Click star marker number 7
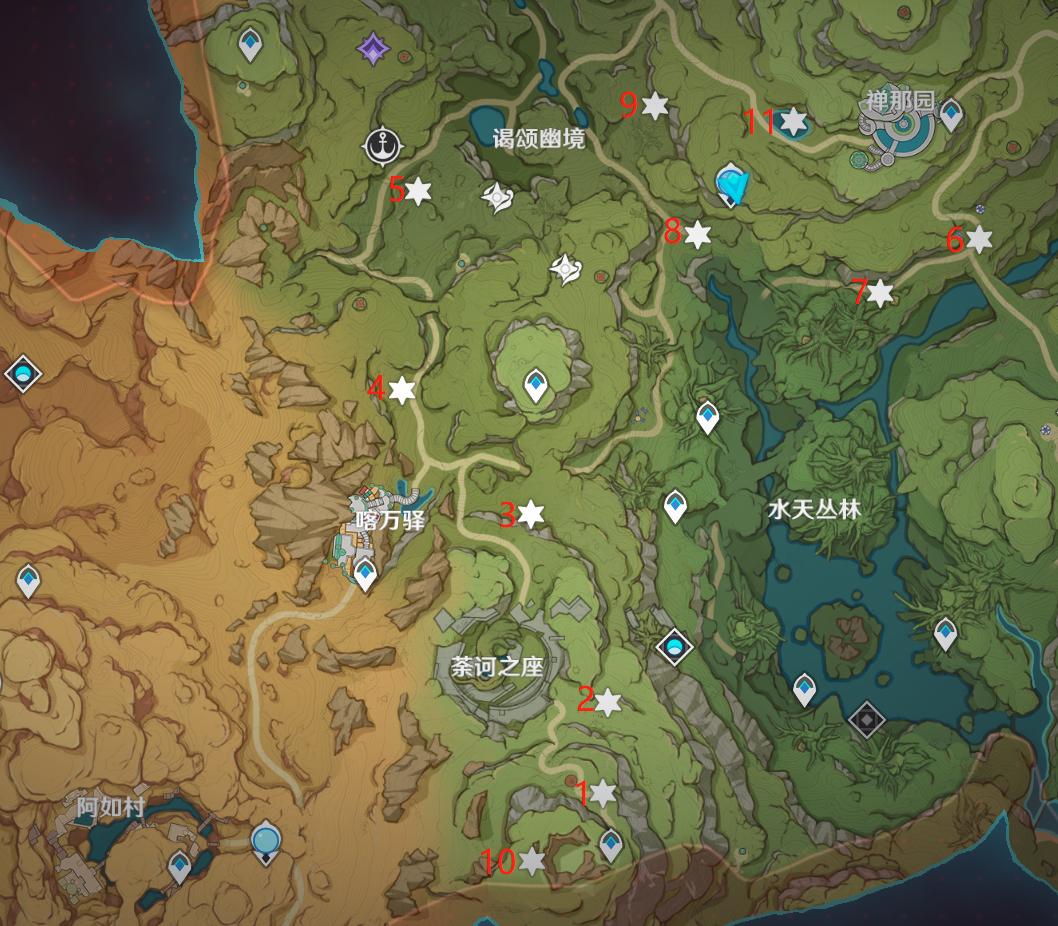Viewport: 1058px width, 926px height. coord(880,293)
